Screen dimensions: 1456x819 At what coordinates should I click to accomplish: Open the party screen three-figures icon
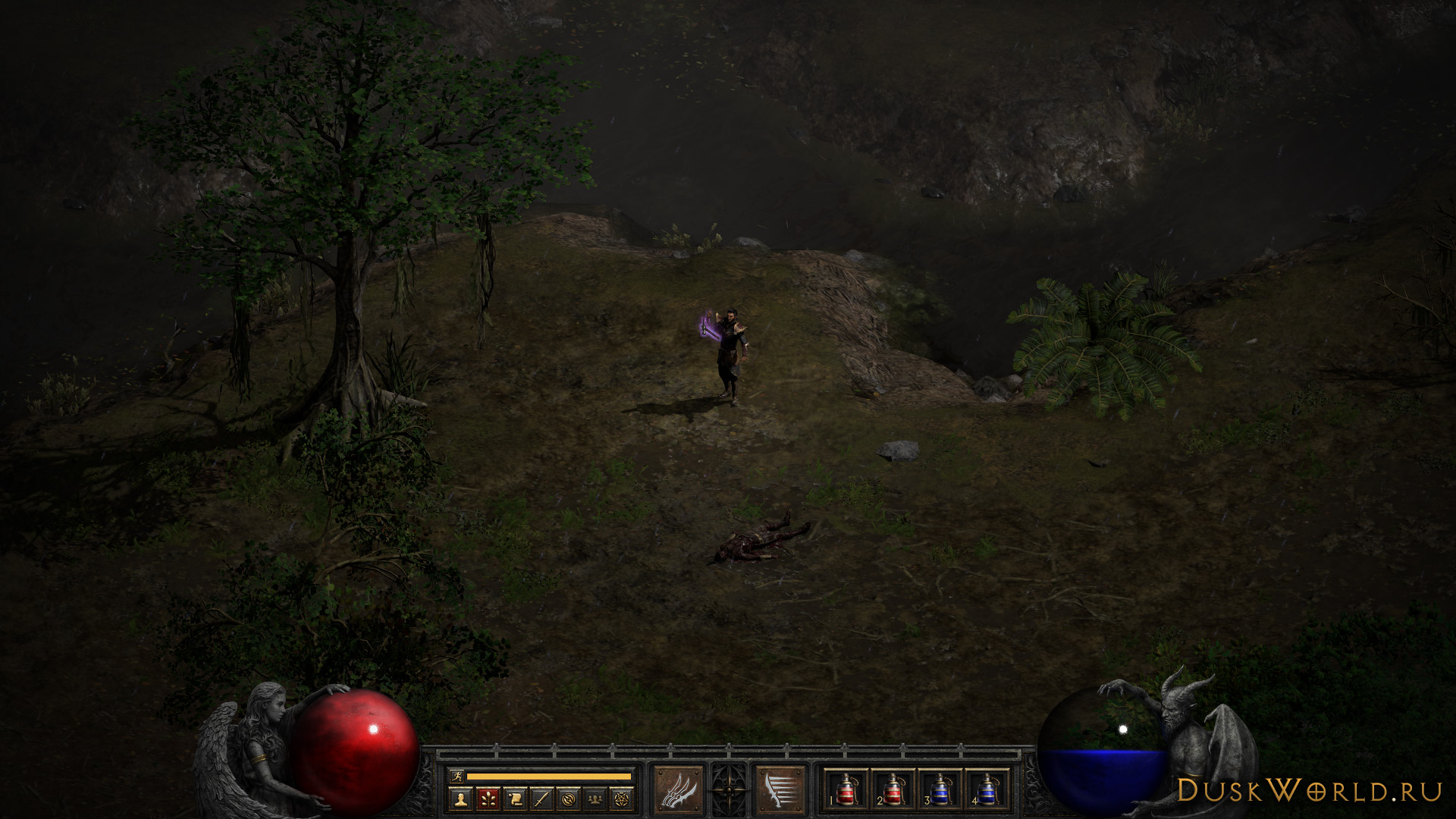coord(596,798)
